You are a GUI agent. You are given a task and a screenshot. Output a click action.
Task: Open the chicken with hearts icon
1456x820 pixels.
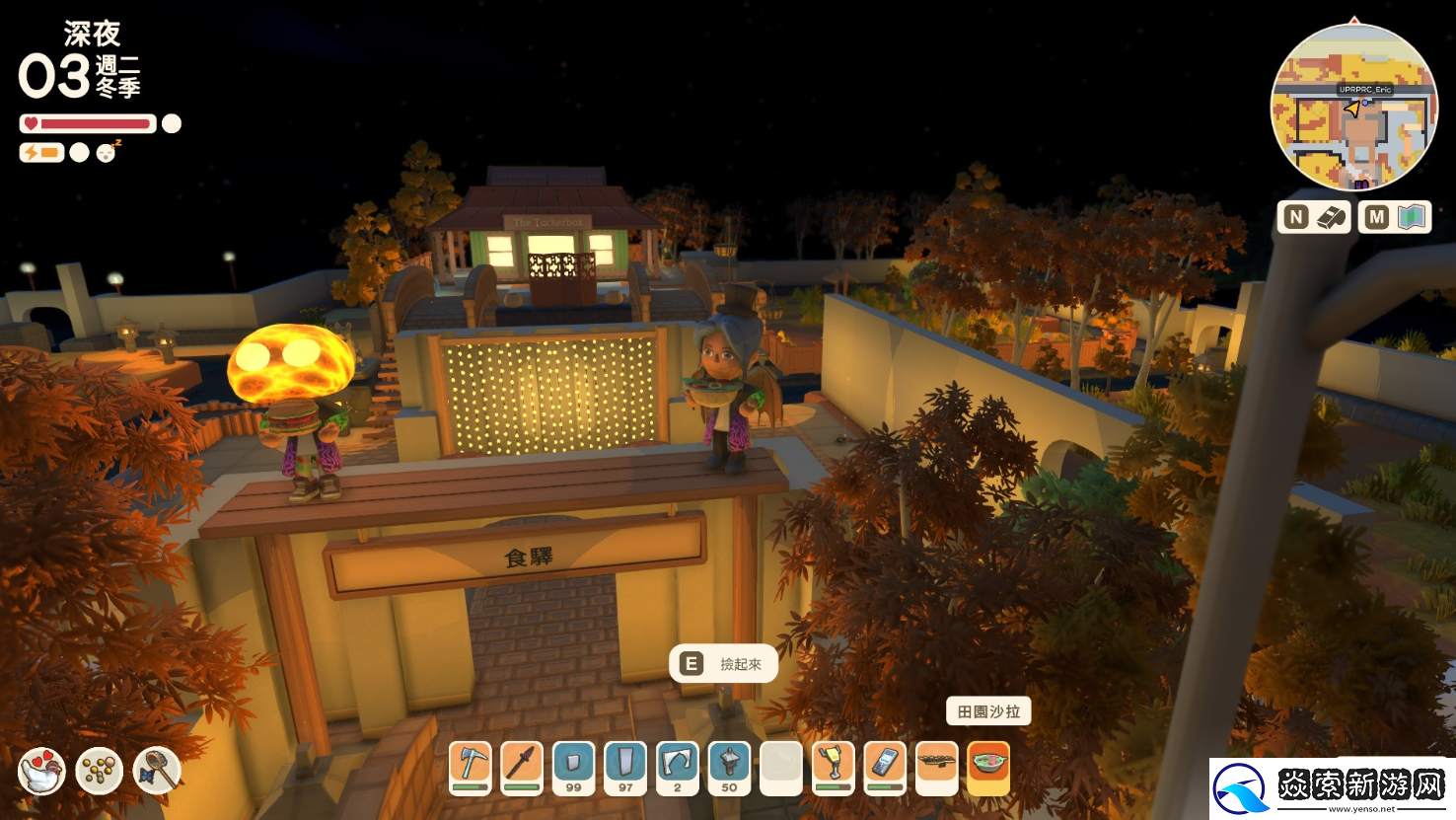(x=41, y=771)
